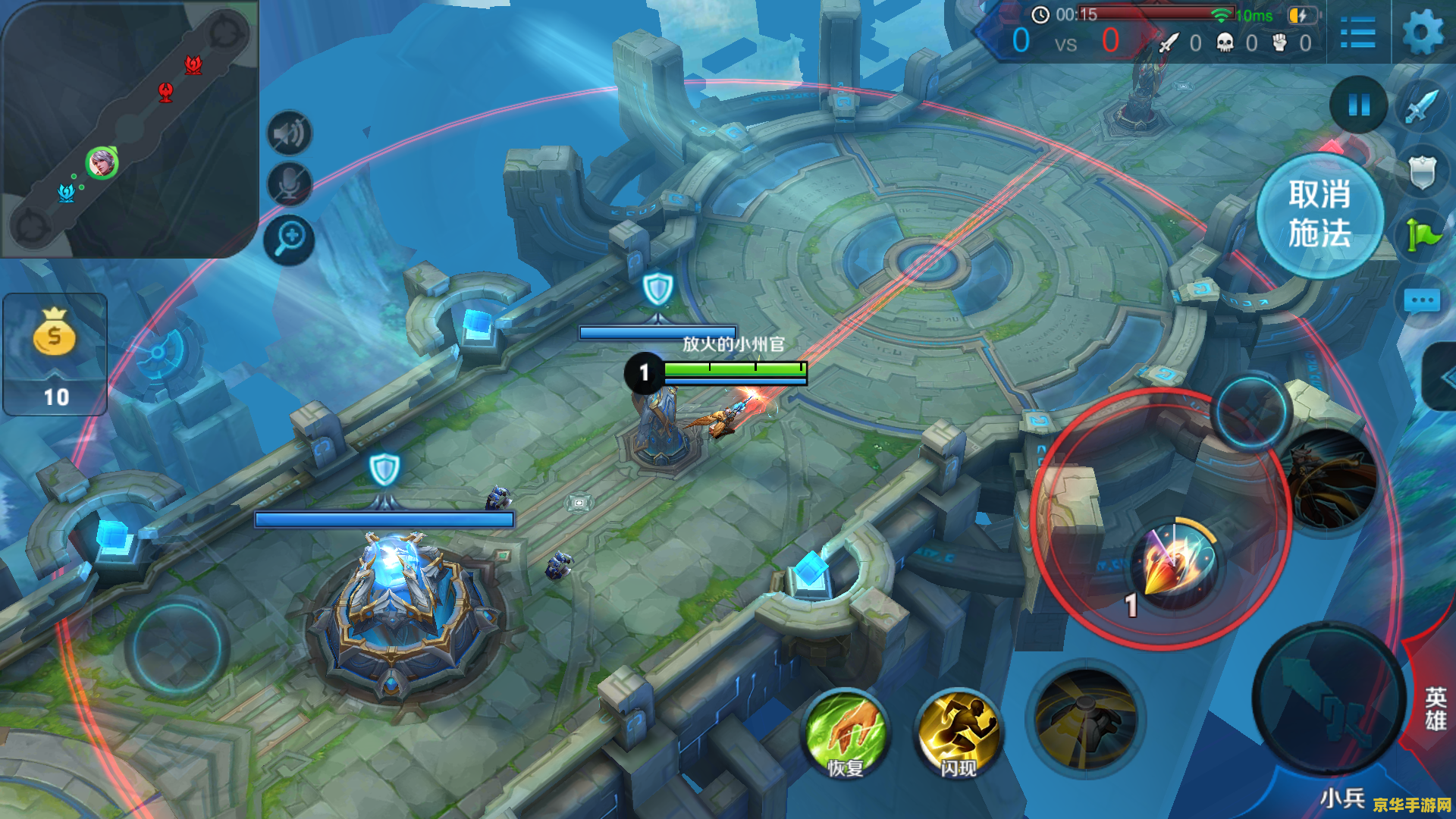Expand the side panel arrow tab
The image size is (1456, 819).
click(1442, 378)
